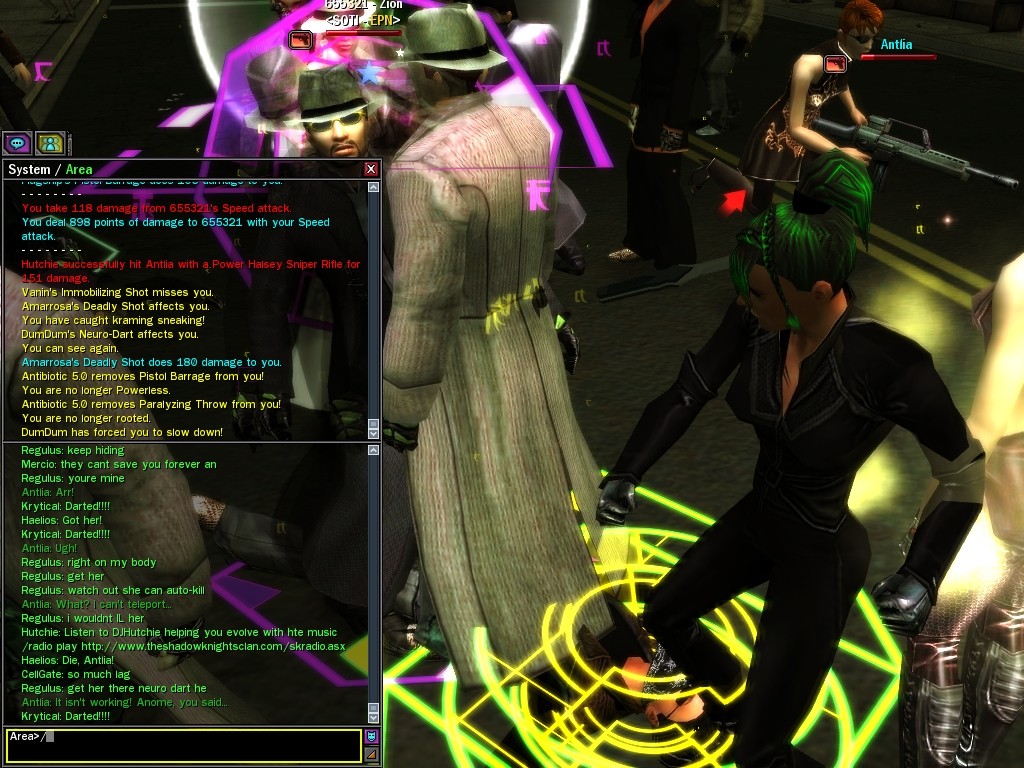The height and width of the screenshot is (768, 1024).
Task: Click the area chat scroll-down arrow
Action: point(374,717)
